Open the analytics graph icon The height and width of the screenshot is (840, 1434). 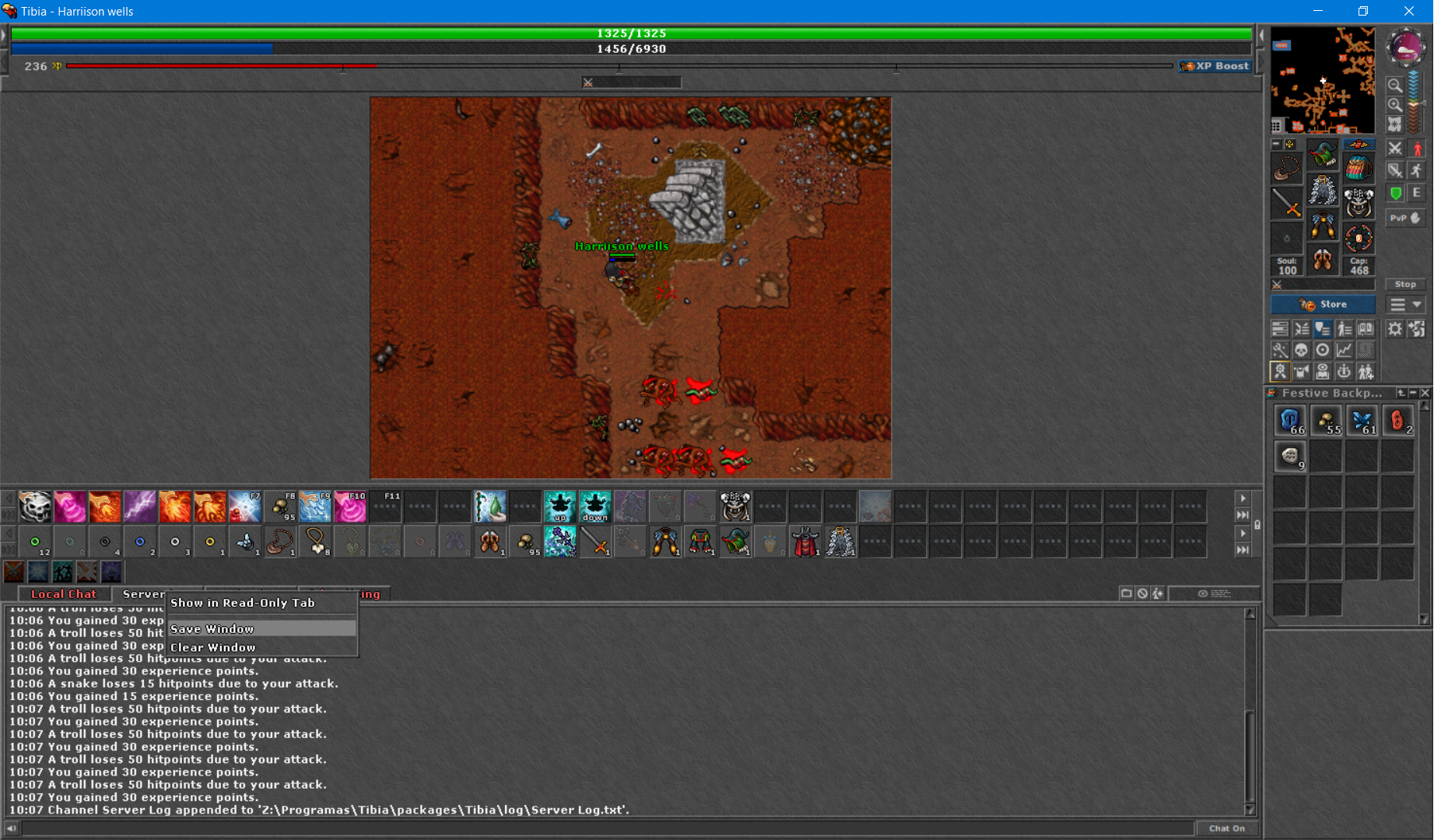tap(1344, 350)
